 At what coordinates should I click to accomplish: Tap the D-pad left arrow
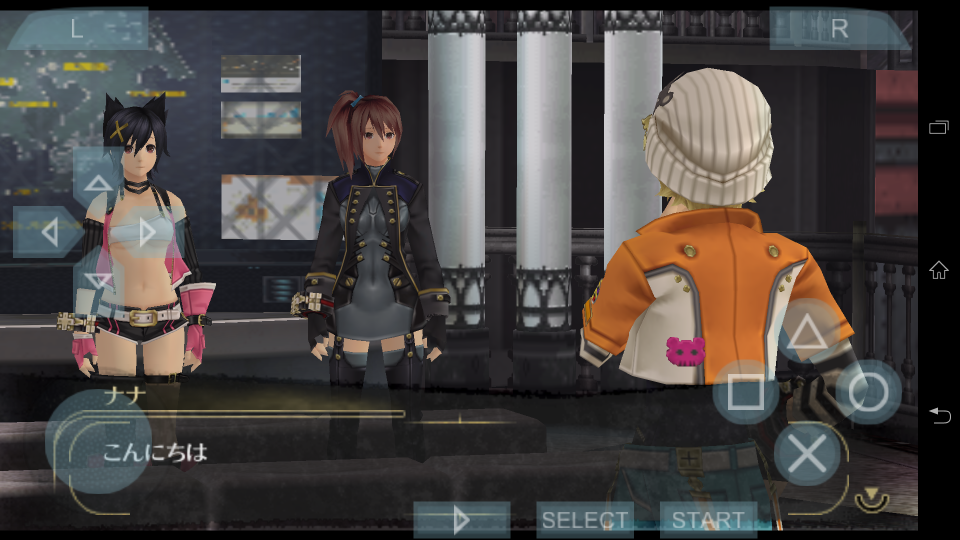tap(48, 233)
